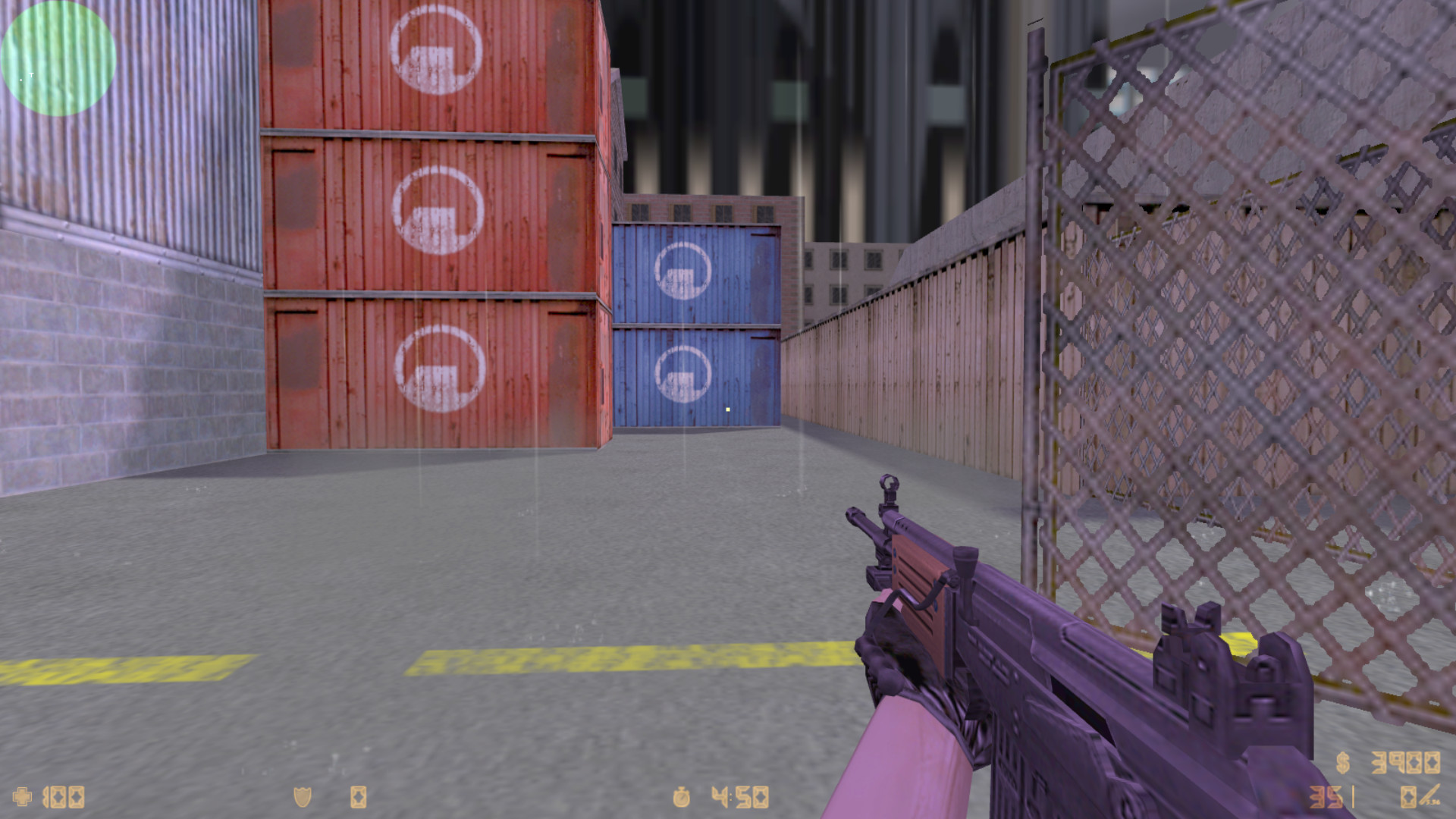1456x819 pixels.
Task: Click the top Black Mesa logo on the red container
Action: pos(435,53)
